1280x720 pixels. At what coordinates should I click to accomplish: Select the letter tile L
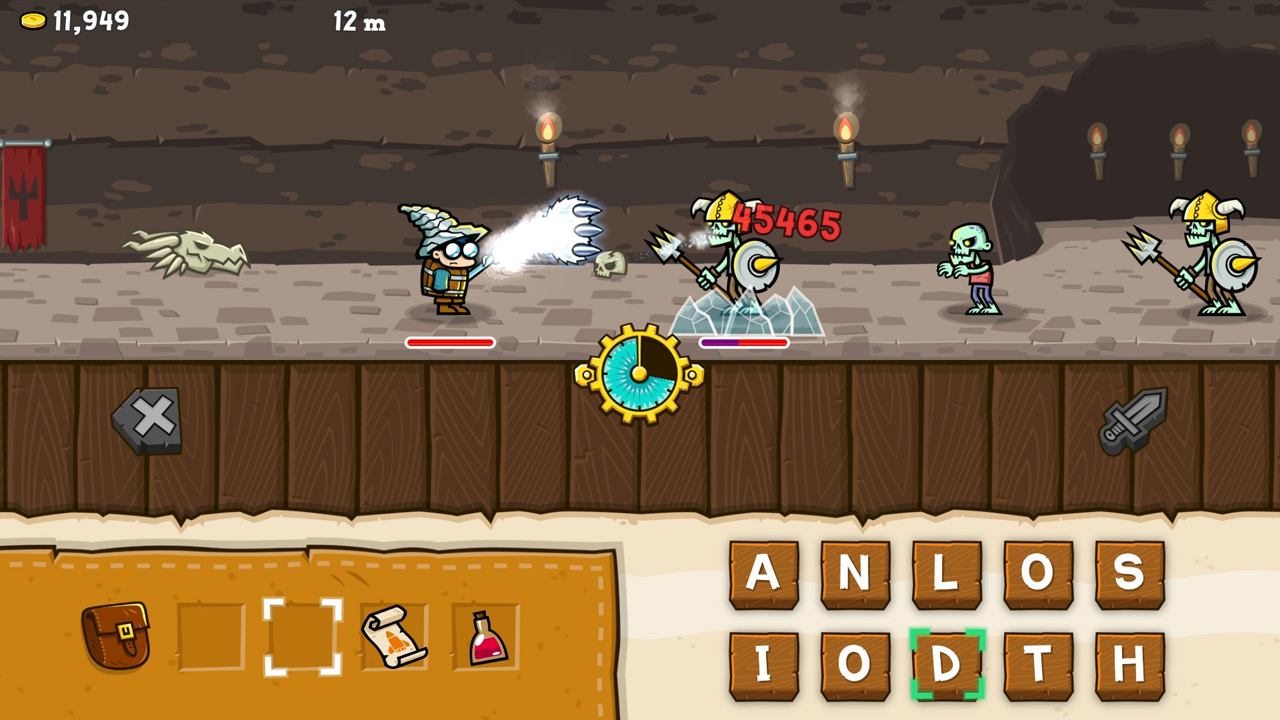click(945, 575)
